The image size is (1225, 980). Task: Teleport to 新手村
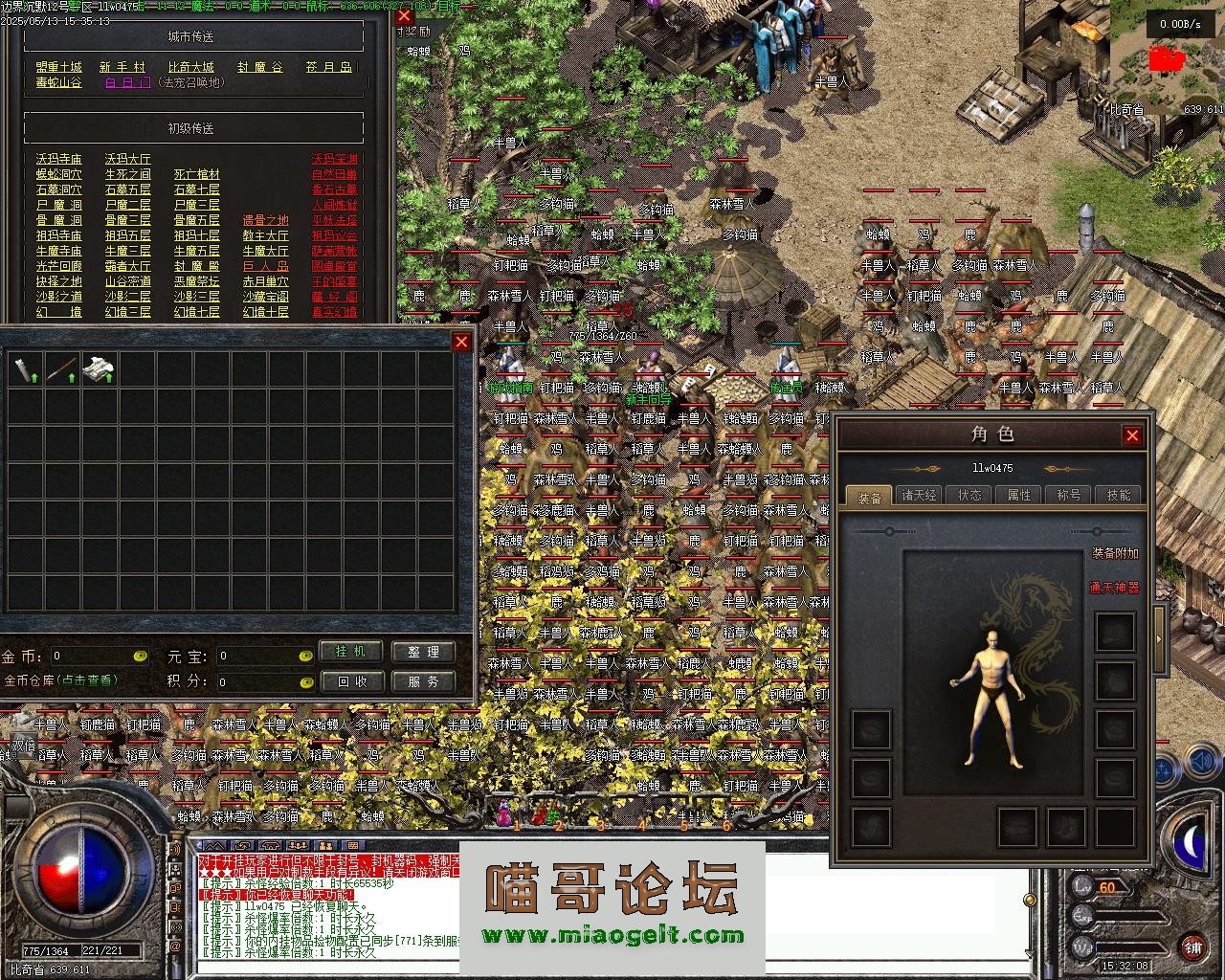(122, 67)
